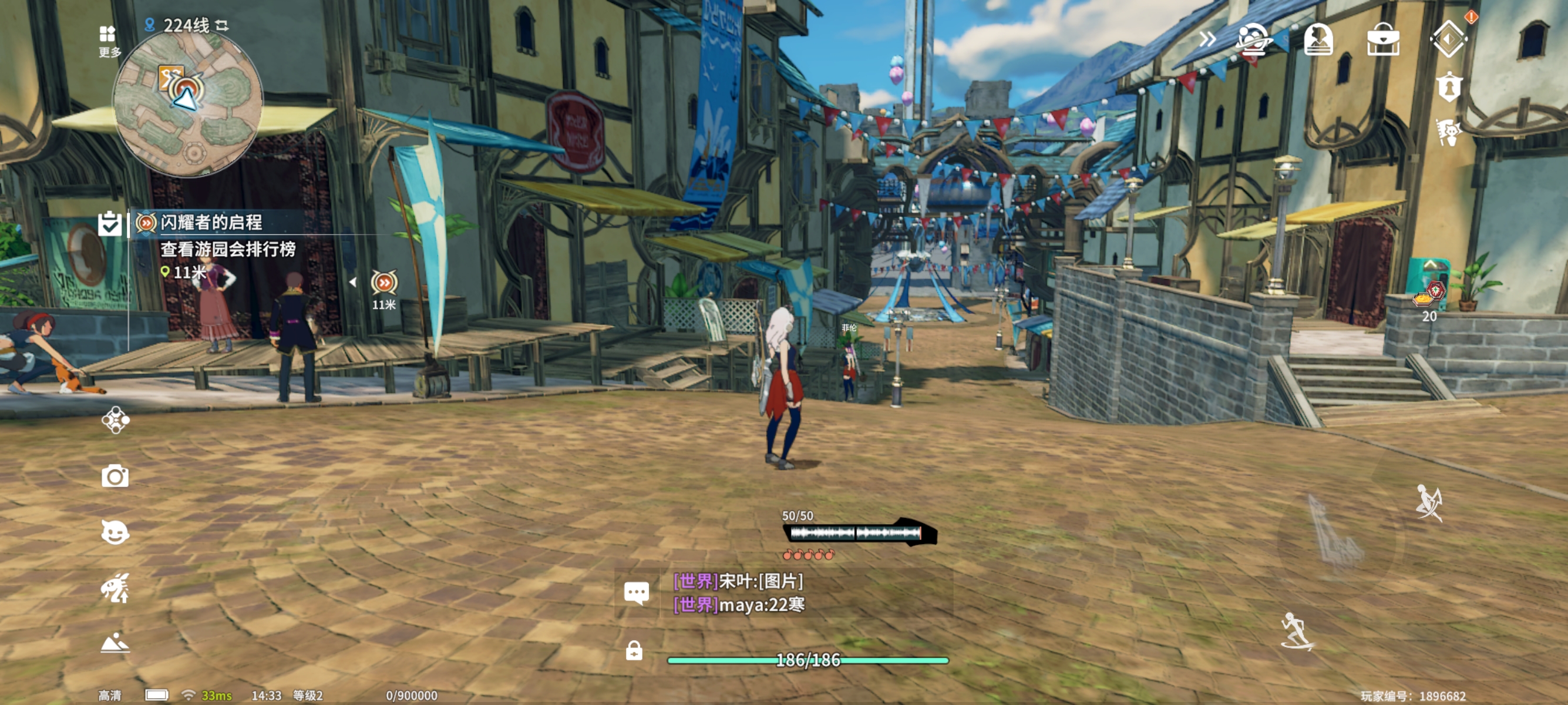
Task: Activate the sprint running button
Action: click(x=1297, y=632)
